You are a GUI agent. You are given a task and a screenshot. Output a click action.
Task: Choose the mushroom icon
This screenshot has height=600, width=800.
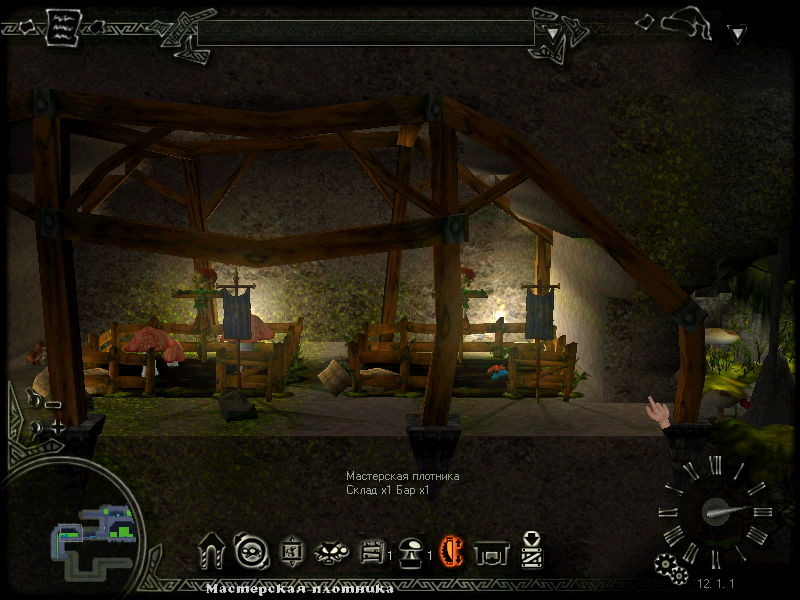[411, 551]
